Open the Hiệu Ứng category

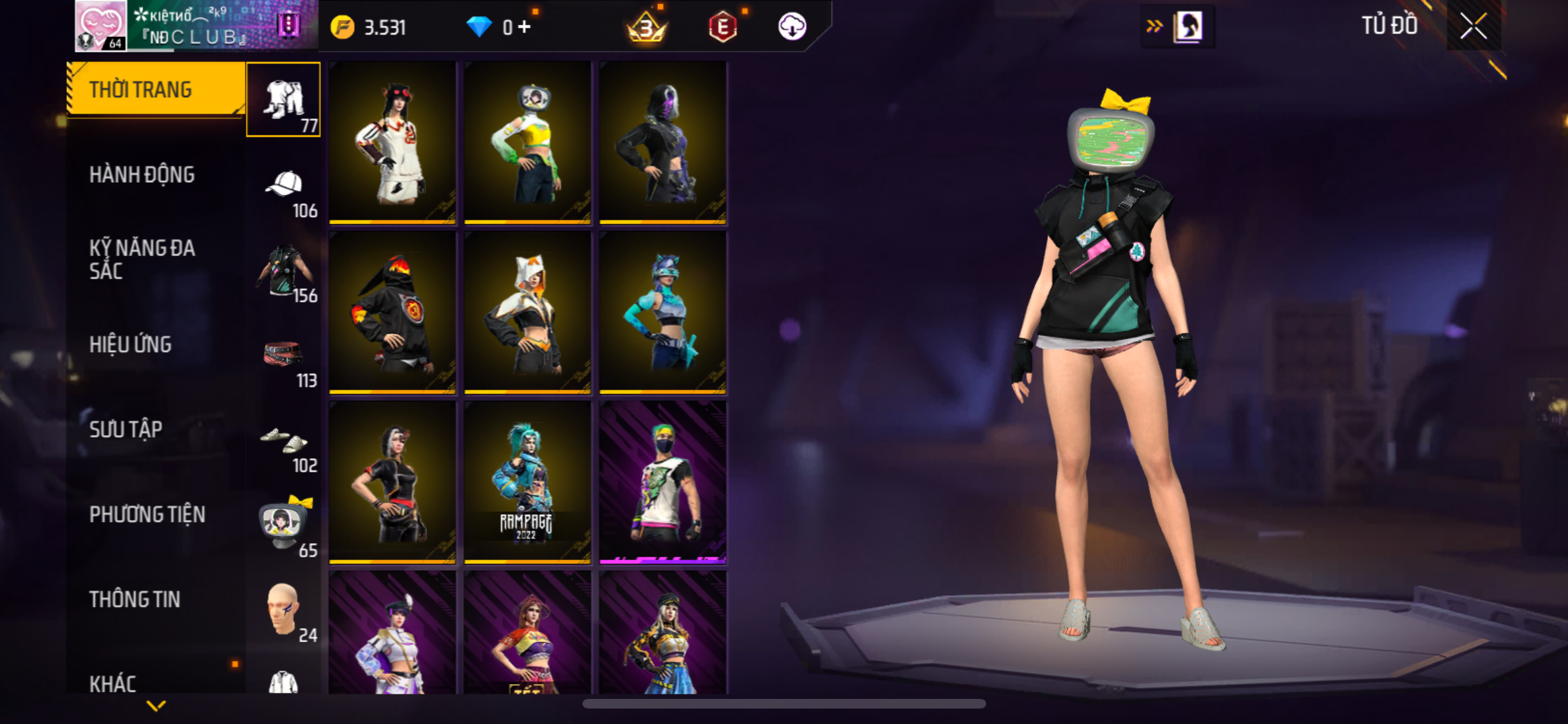pyautogui.click(x=131, y=344)
